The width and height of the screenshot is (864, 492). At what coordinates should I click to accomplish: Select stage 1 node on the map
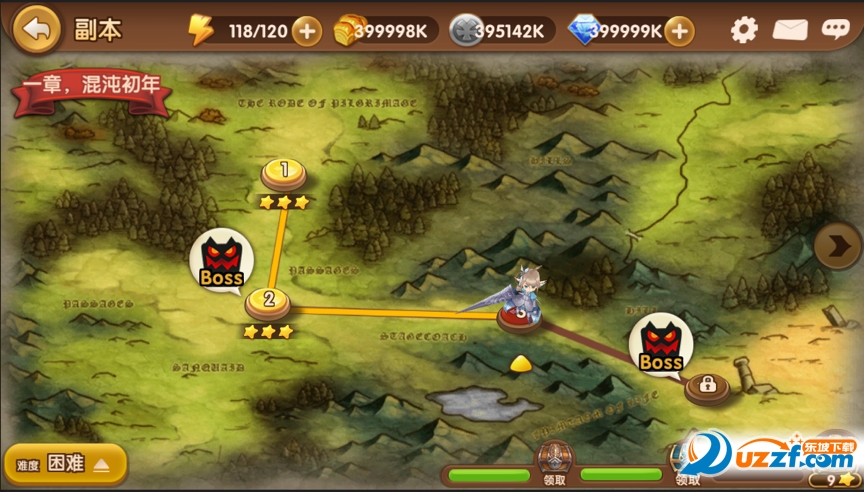pos(284,173)
